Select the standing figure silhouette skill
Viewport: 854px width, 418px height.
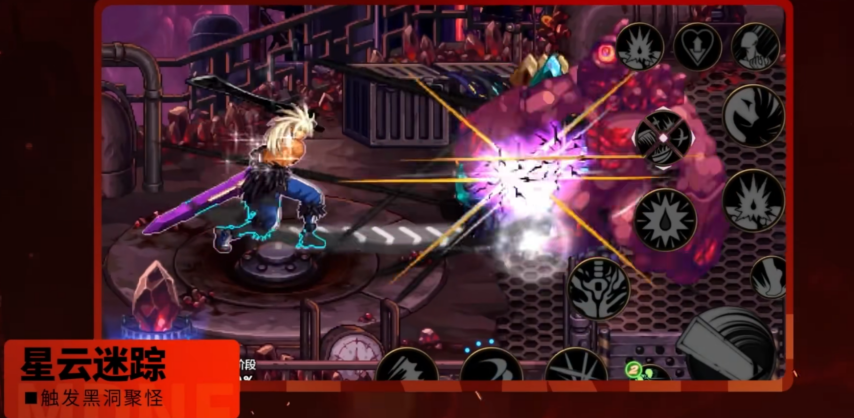(755, 45)
